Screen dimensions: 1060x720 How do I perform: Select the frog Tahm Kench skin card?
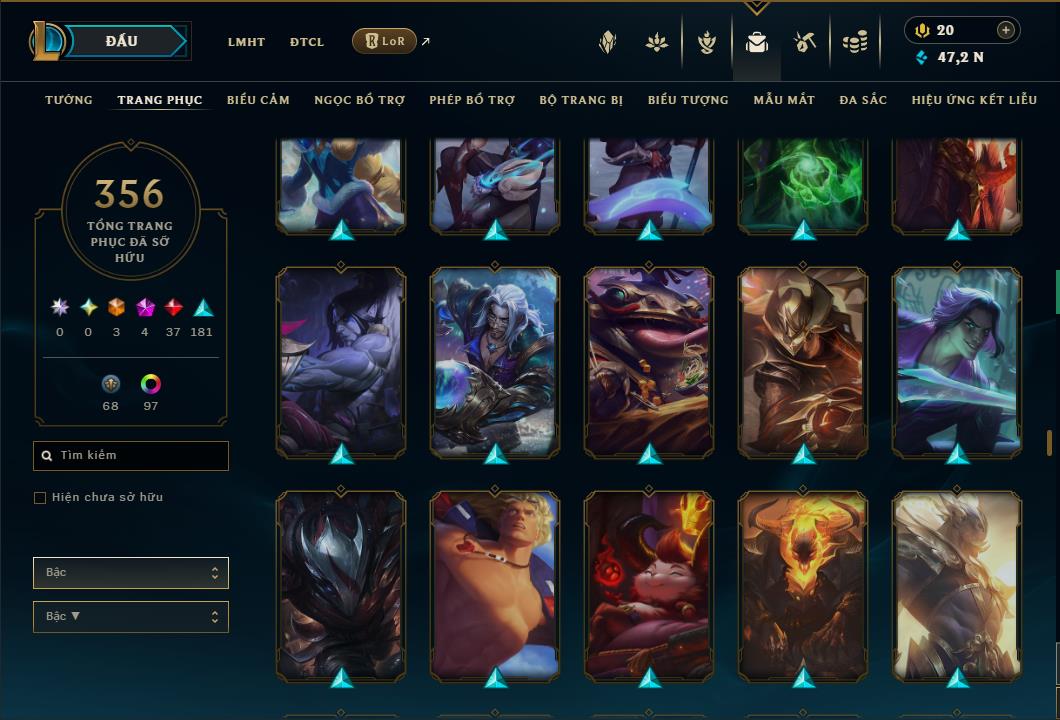pos(649,360)
